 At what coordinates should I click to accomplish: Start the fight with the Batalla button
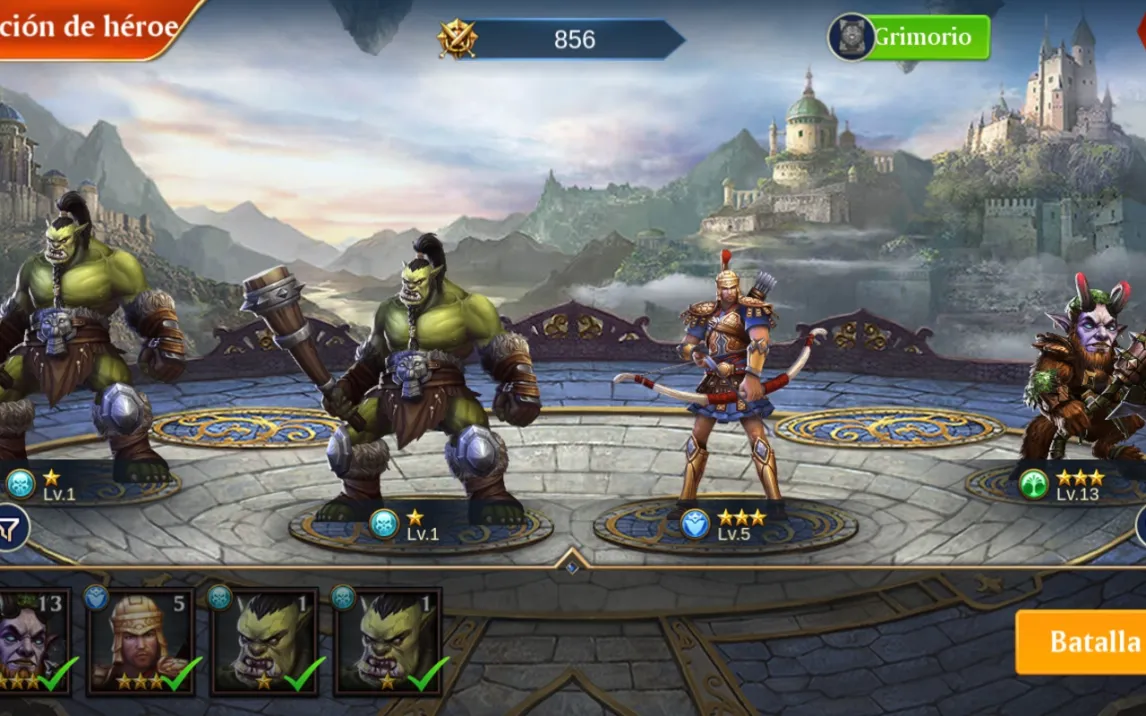click(1083, 641)
